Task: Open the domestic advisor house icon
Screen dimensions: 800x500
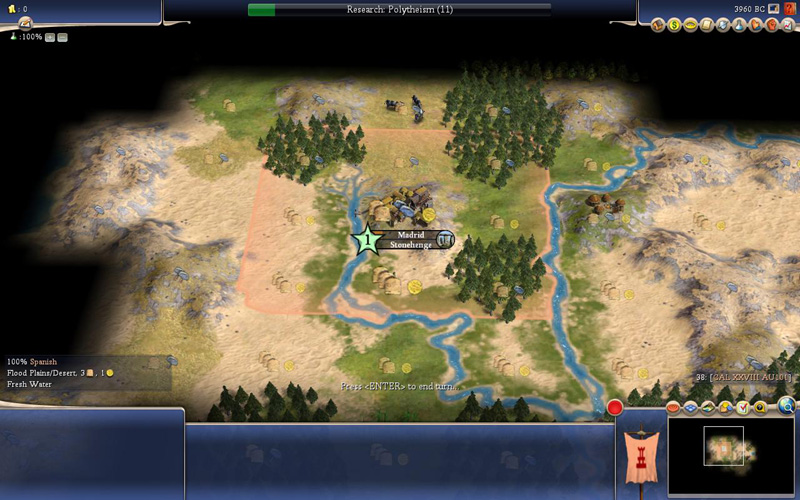Action: [658, 25]
